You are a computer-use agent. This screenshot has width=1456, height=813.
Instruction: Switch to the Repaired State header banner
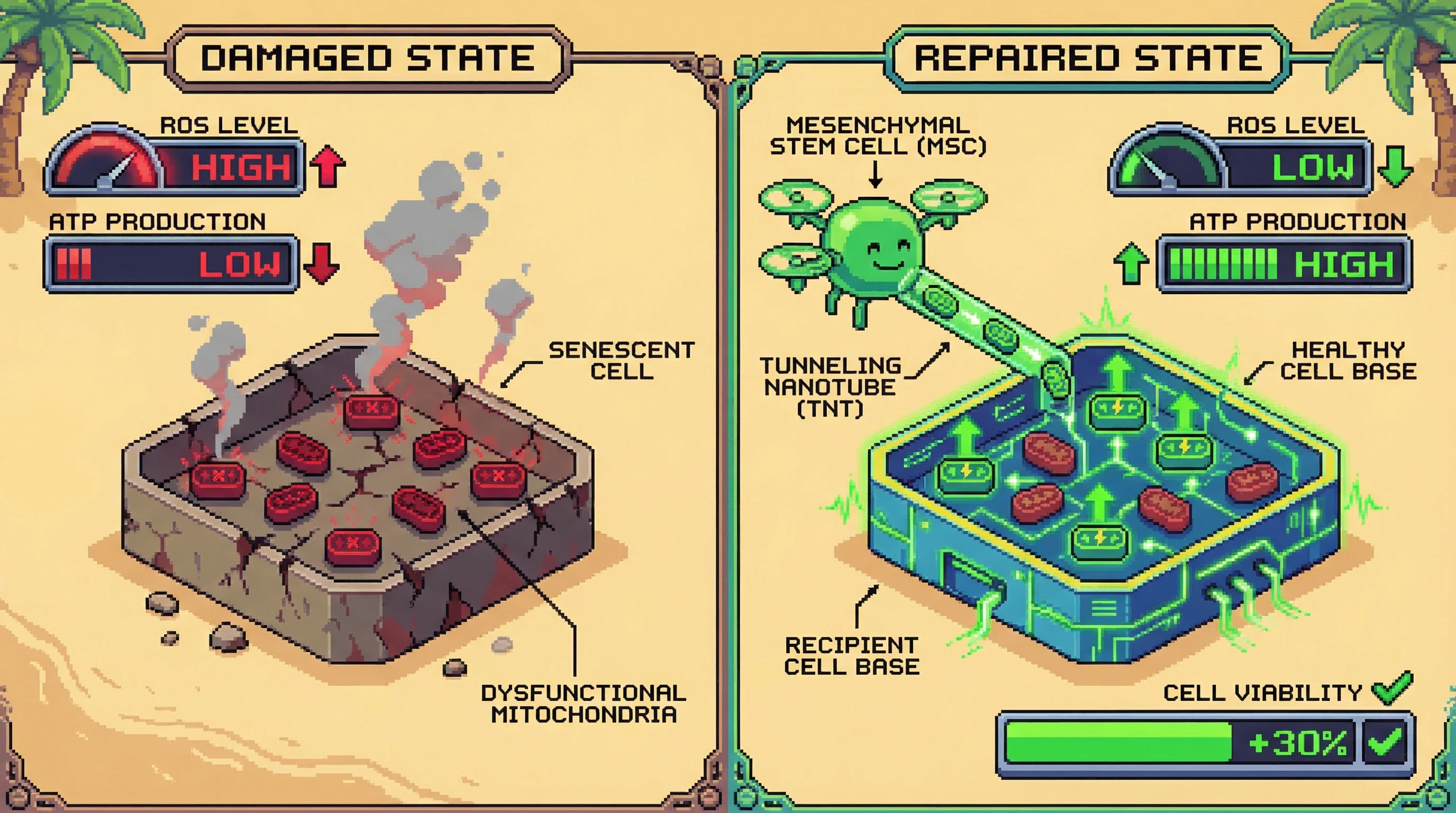(1088, 58)
